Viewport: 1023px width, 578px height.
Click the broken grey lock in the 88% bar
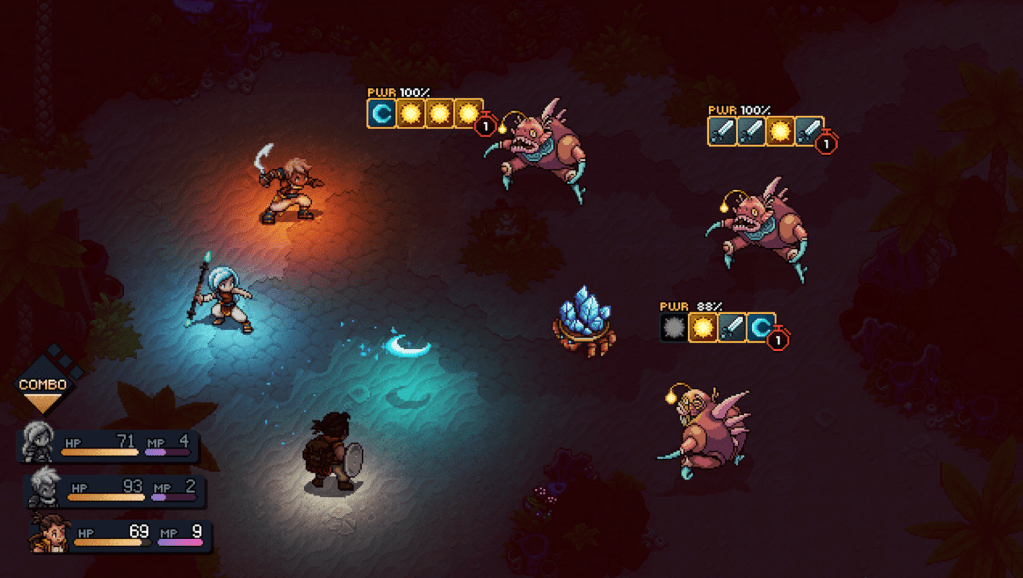[674, 328]
